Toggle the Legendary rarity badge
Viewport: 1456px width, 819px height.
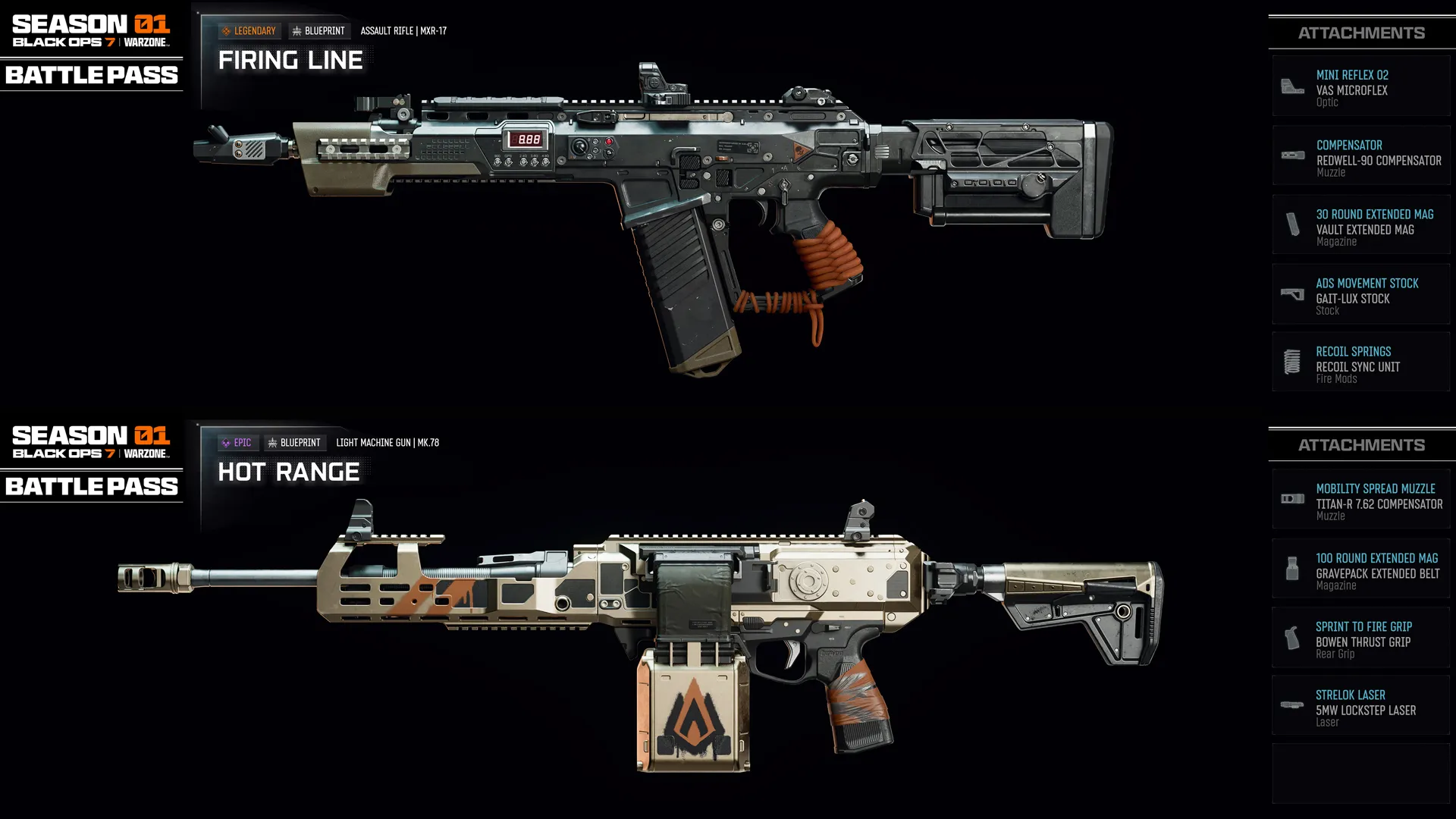point(247,30)
